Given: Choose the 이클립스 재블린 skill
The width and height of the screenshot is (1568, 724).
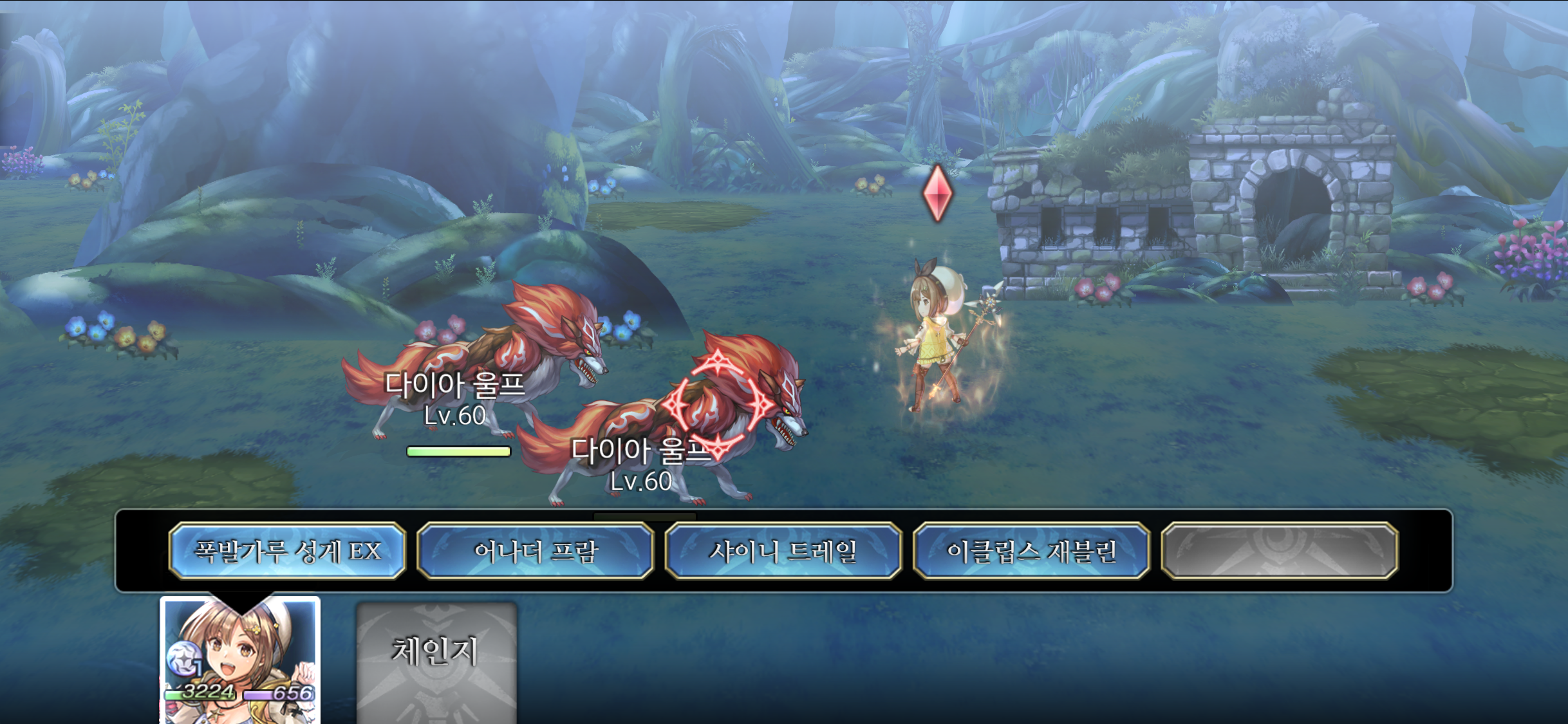Looking at the screenshot, I should point(1031,551).
